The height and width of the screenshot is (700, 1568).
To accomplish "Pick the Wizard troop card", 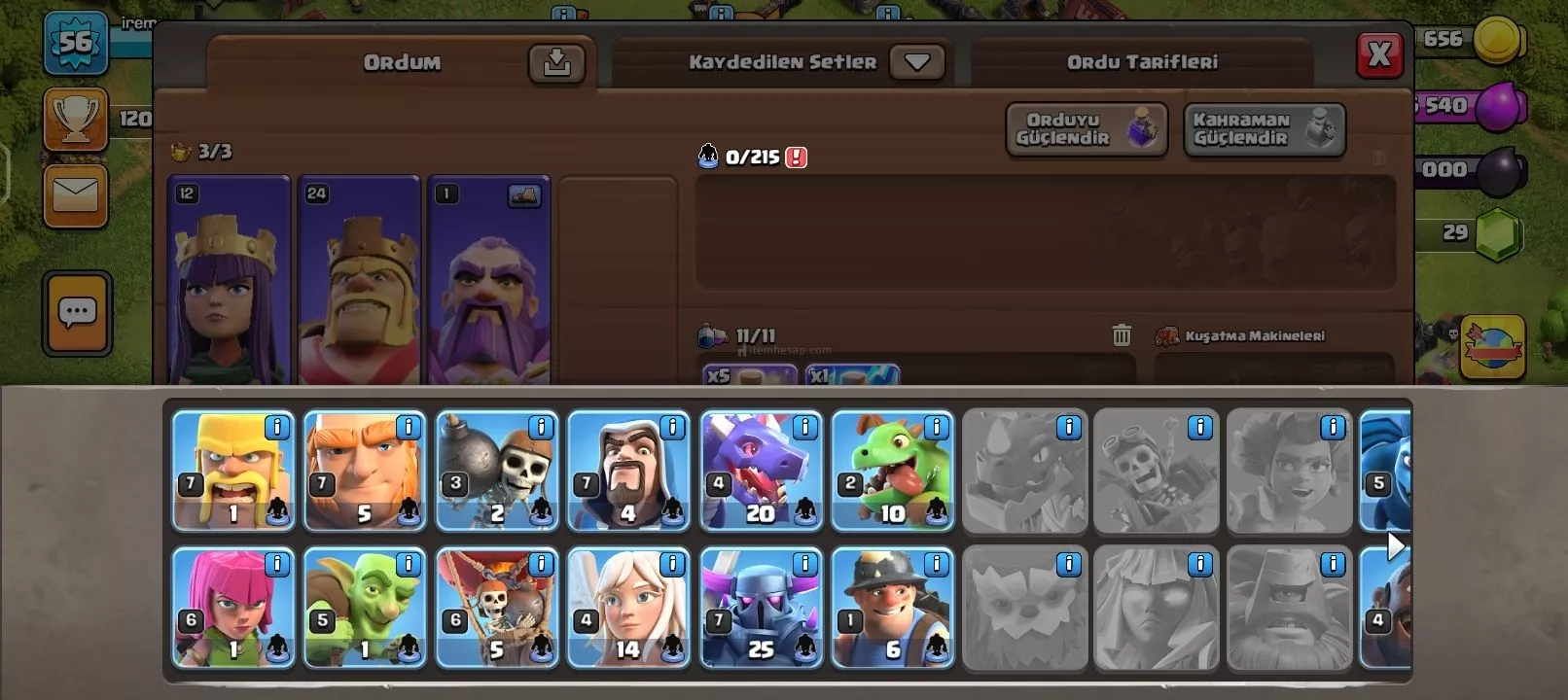I will point(628,472).
